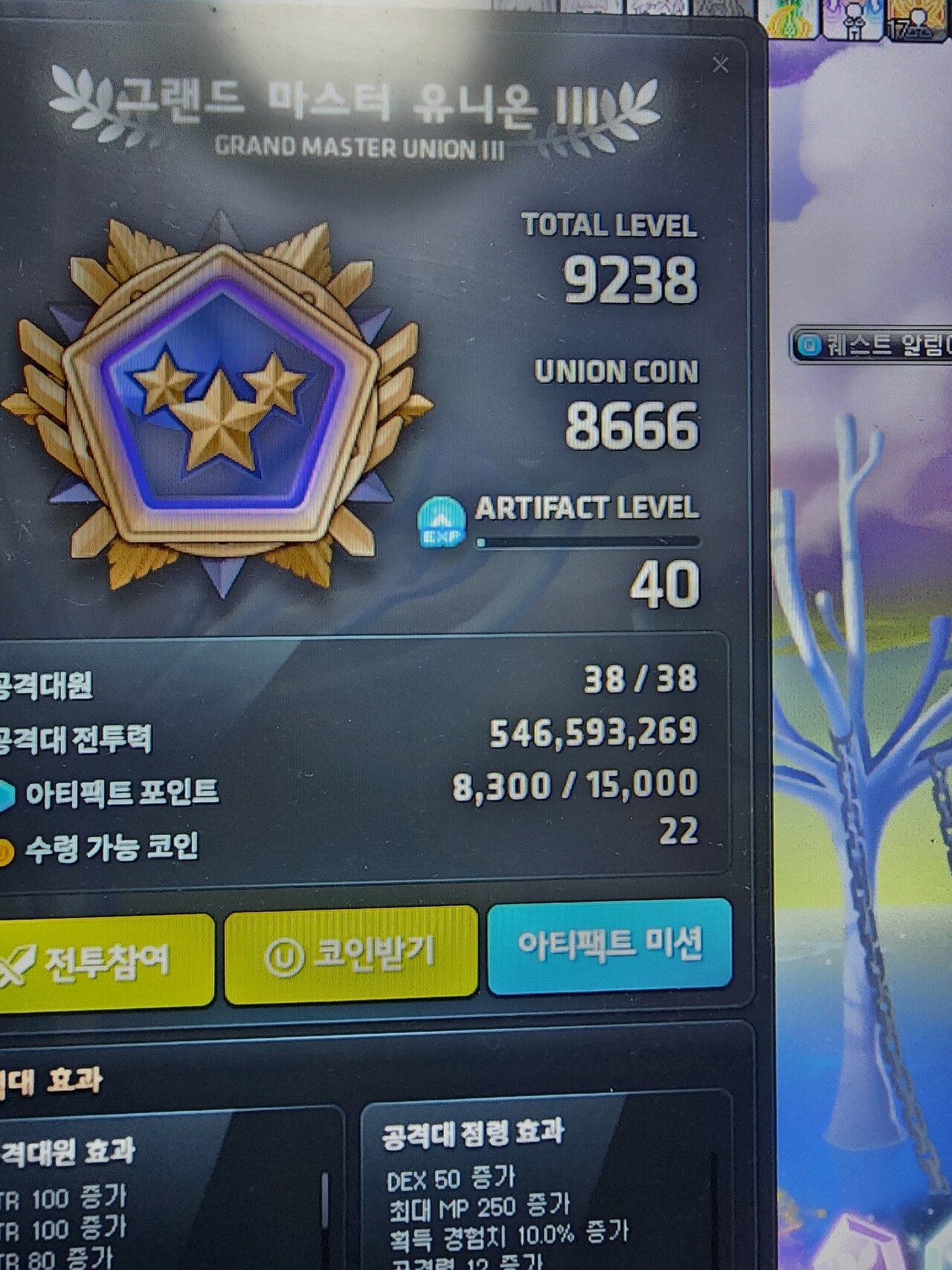Click the blue Artifact EXP badge icon
This screenshot has height=1270, width=952.
tap(440, 523)
